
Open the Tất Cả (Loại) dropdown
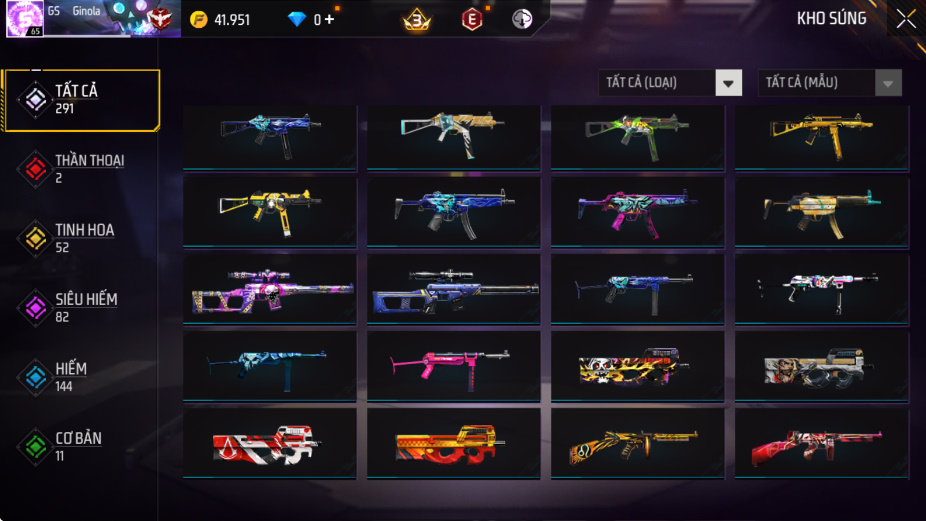tap(671, 83)
